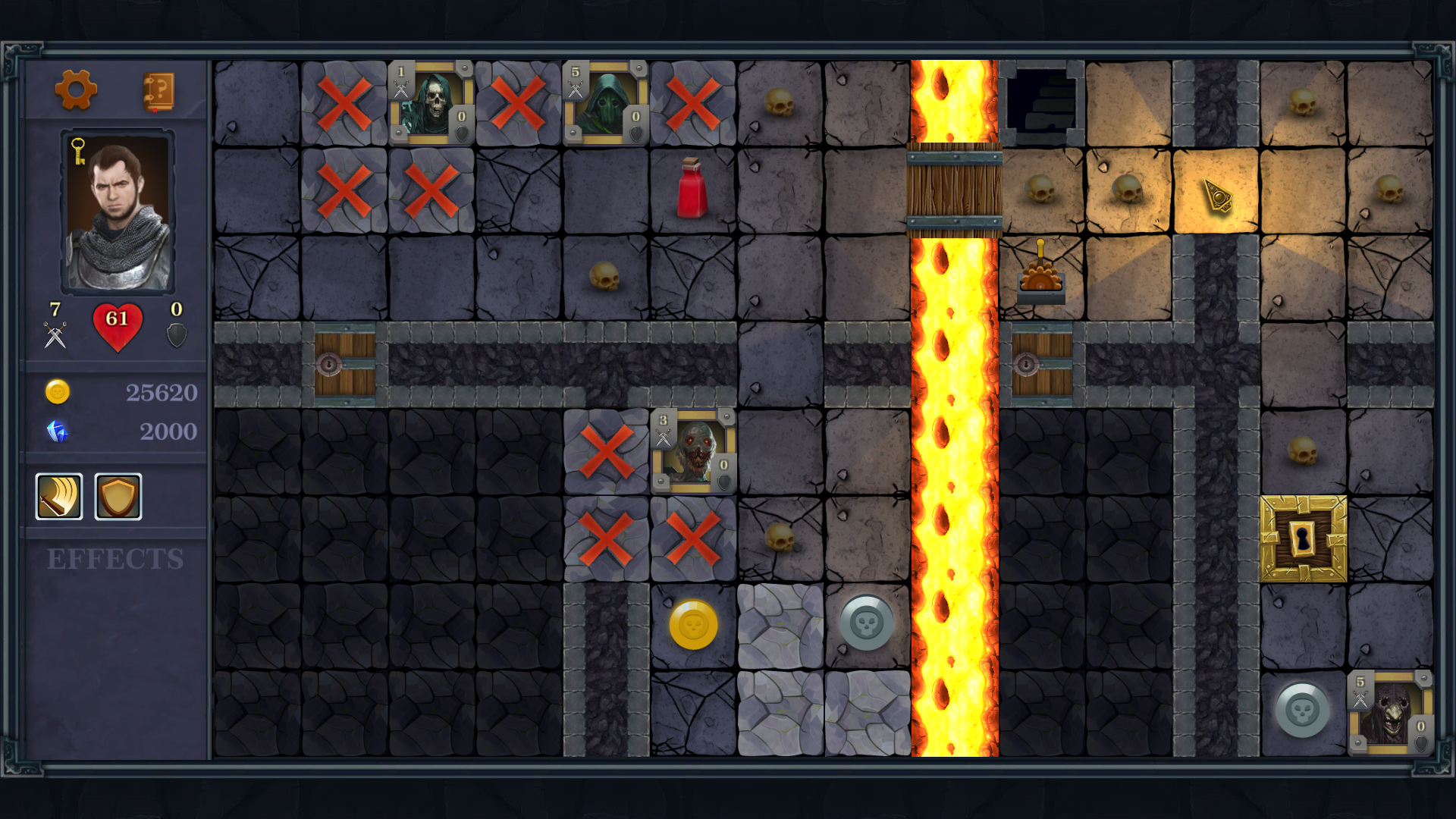Click the gold coin currency icon

[x=58, y=392]
